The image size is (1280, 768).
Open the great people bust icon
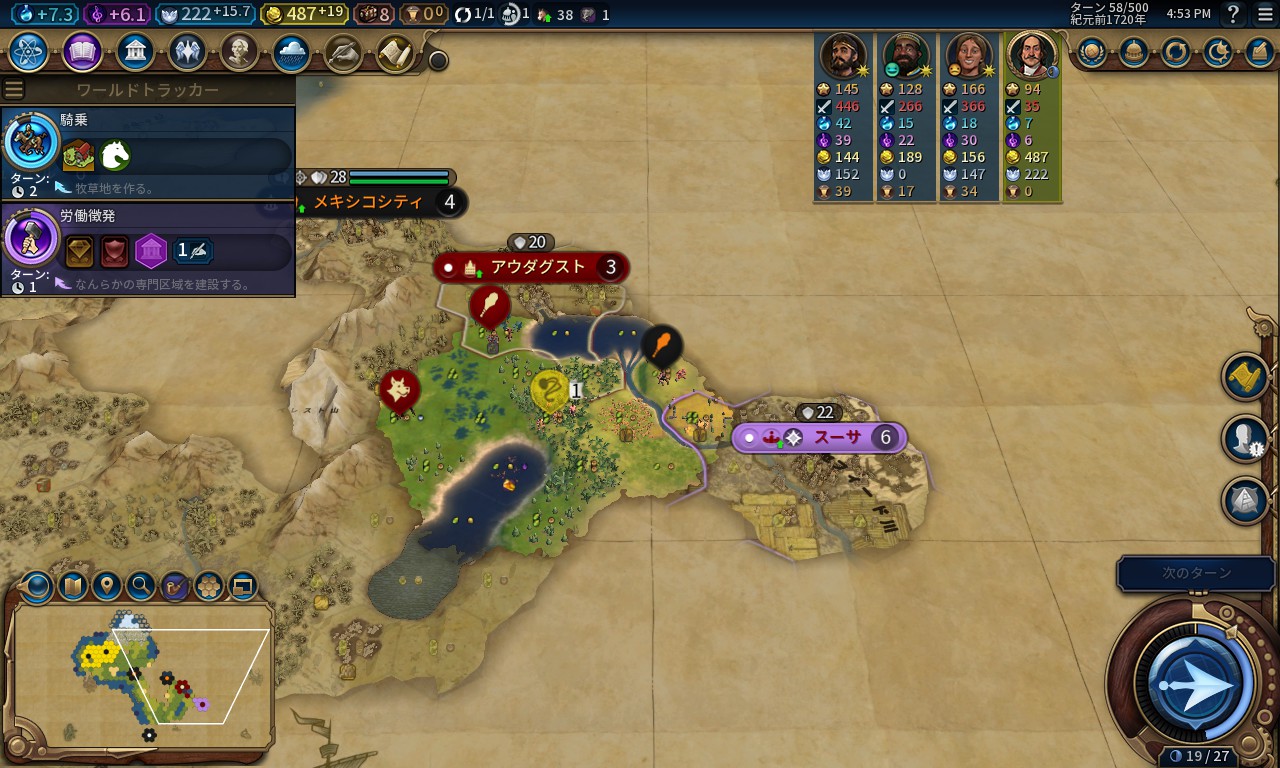239,51
